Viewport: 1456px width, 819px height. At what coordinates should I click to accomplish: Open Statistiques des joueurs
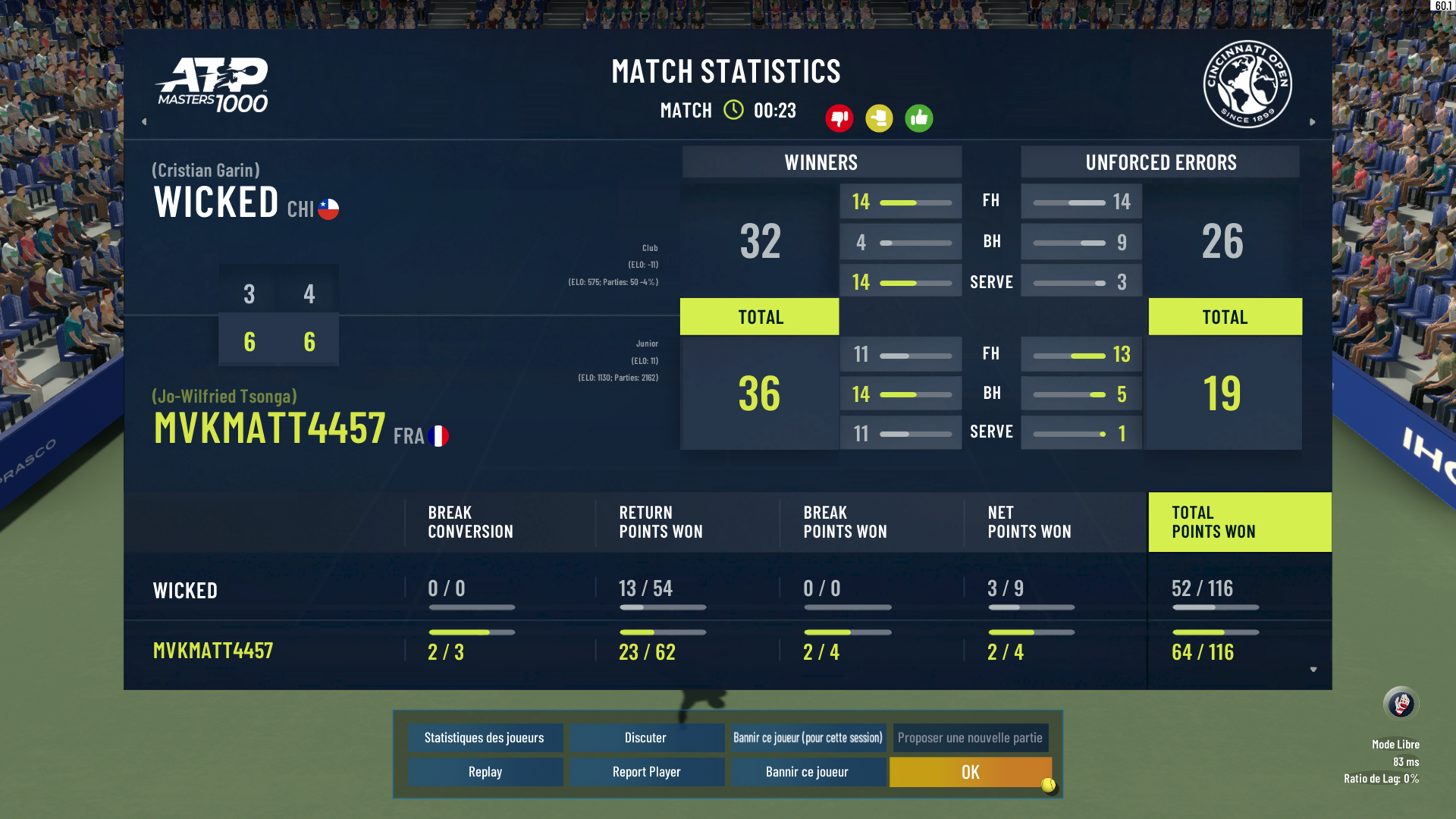pos(485,738)
